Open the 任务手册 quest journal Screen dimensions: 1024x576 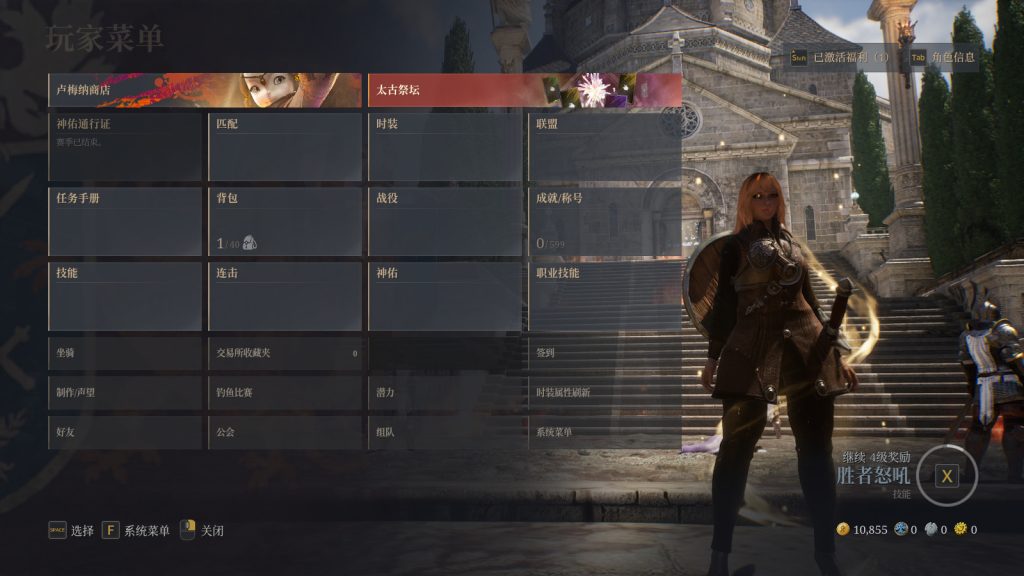click(125, 220)
